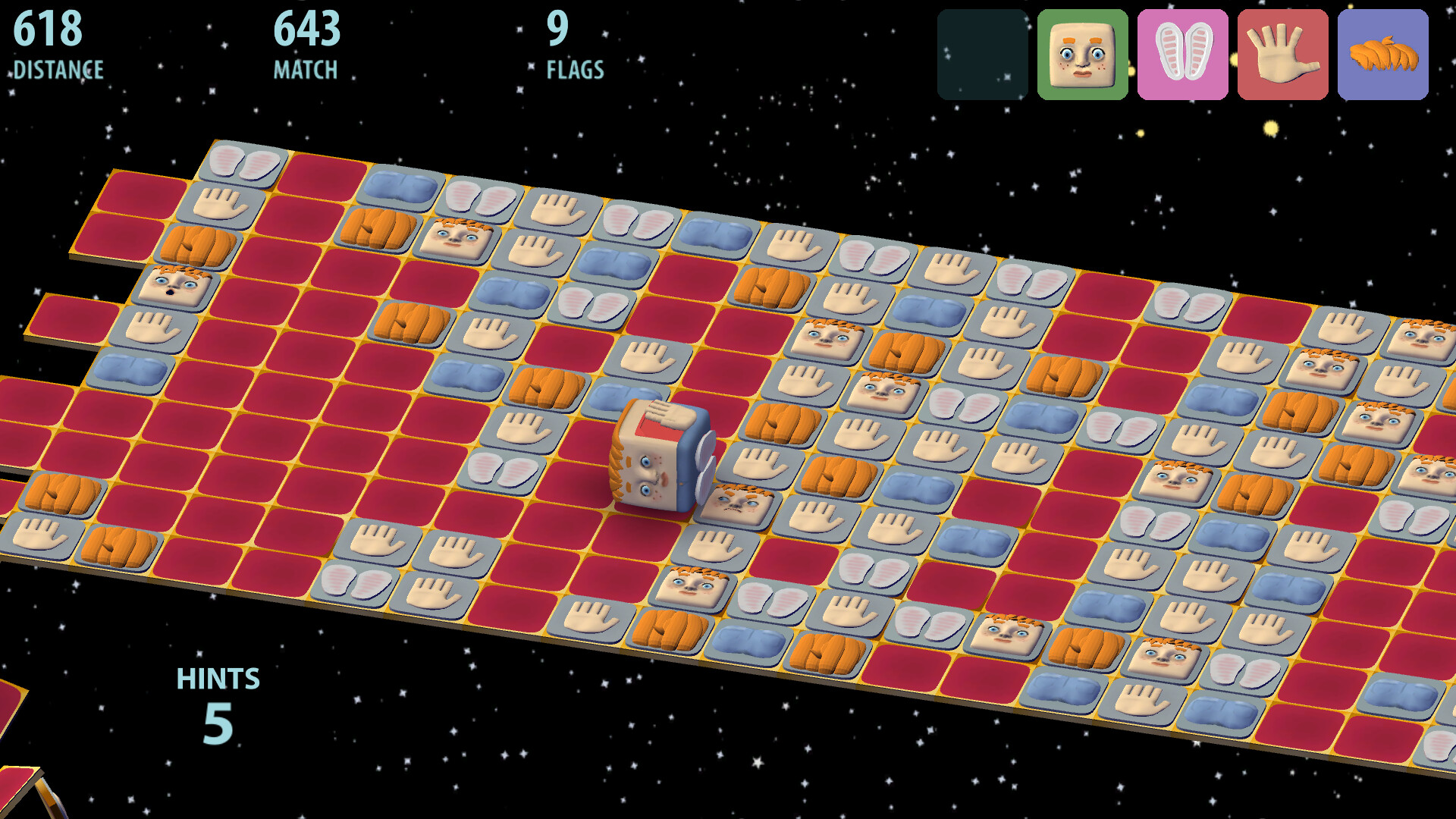Image resolution: width=1456 pixels, height=819 pixels.
Task: Select the hand tile icon in the palette
Action: (x=1283, y=53)
